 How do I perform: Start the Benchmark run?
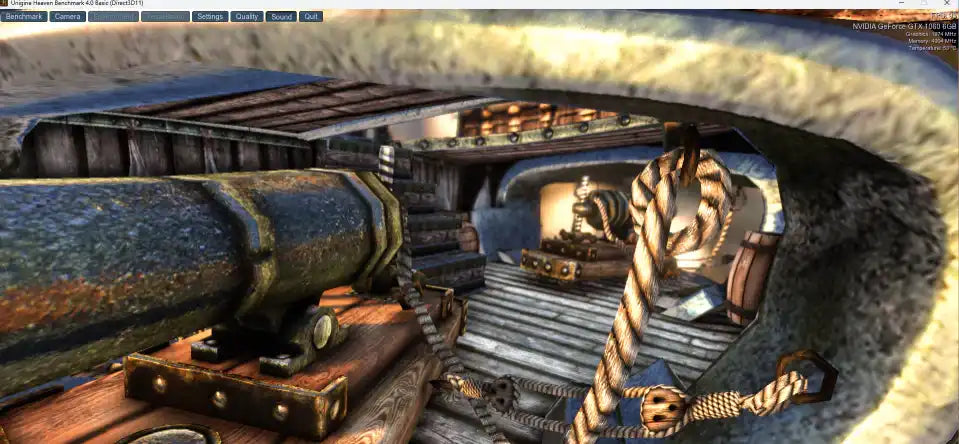tap(24, 17)
